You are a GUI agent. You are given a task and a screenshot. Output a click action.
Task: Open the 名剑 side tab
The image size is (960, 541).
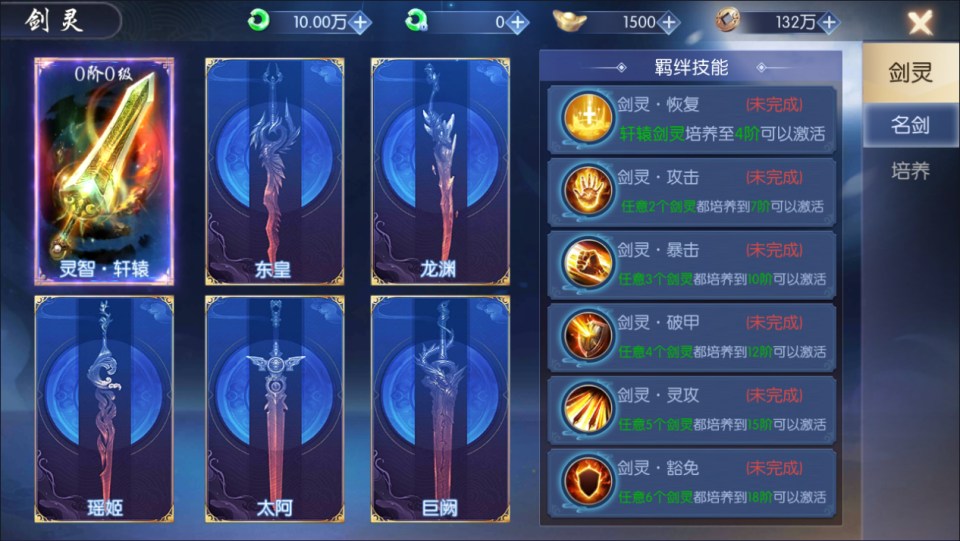coord(910,125)
